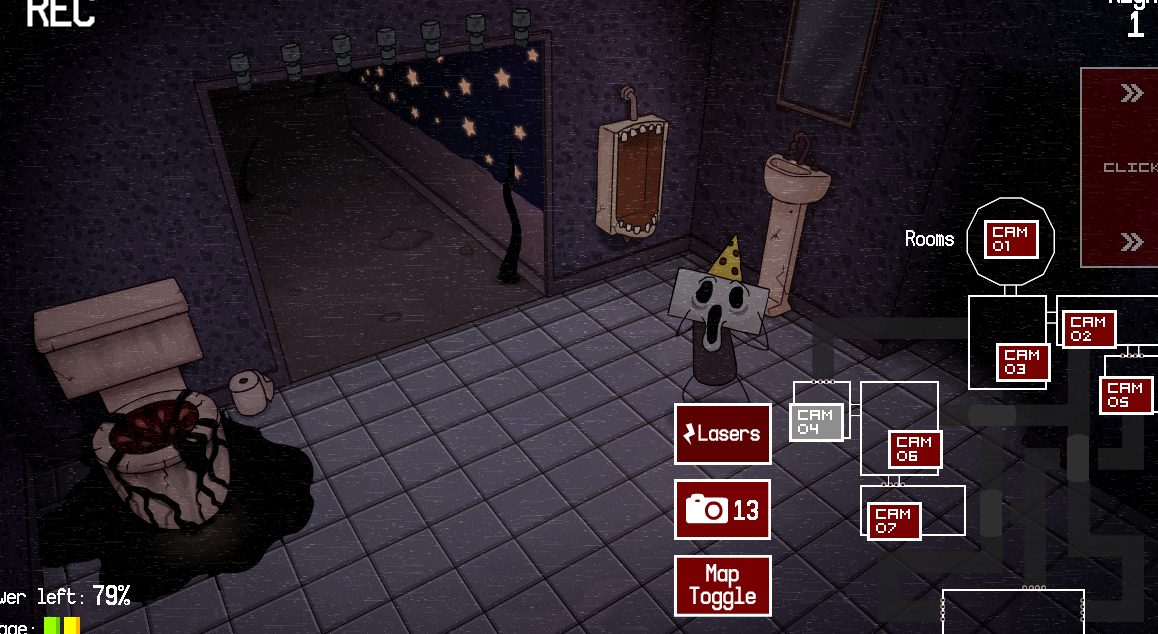Image resolution: width=1158 pixels, height=634 pixels.
Task: Click the Map Toggle button
Action: pos(722,586)
